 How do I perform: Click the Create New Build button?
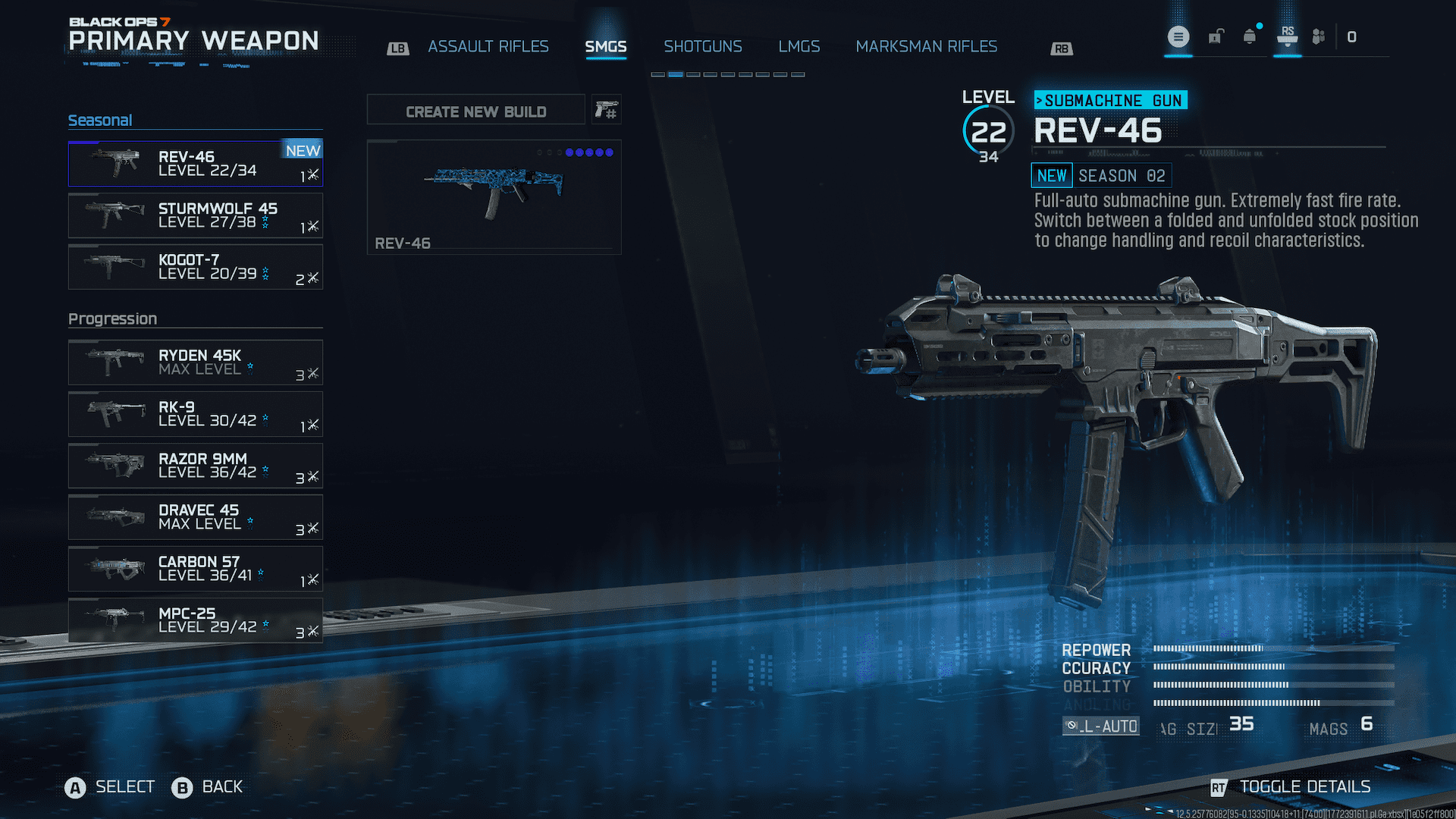click(x=475, y=111)
